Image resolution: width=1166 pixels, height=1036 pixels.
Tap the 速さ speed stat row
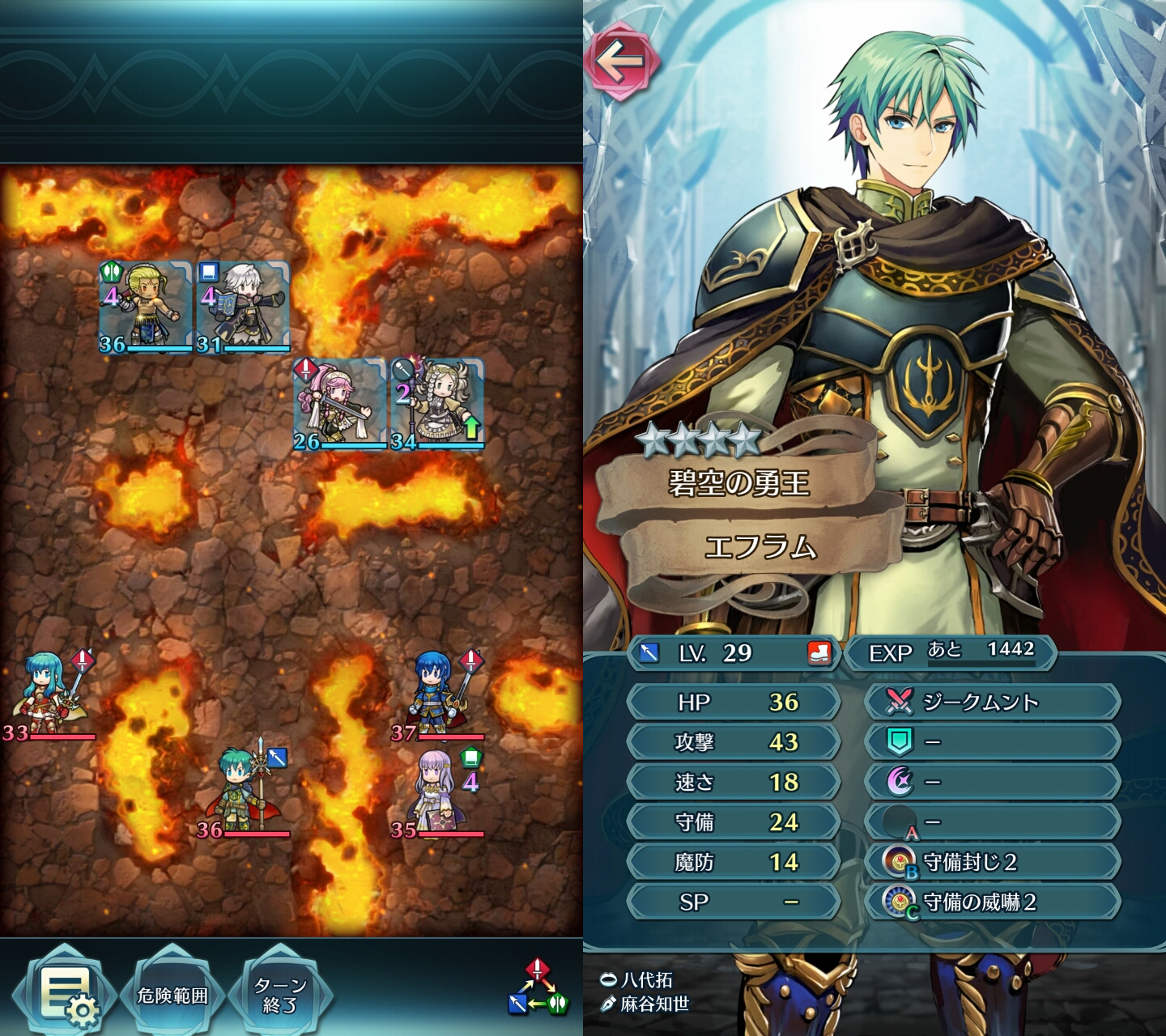[x=734, y=782]
